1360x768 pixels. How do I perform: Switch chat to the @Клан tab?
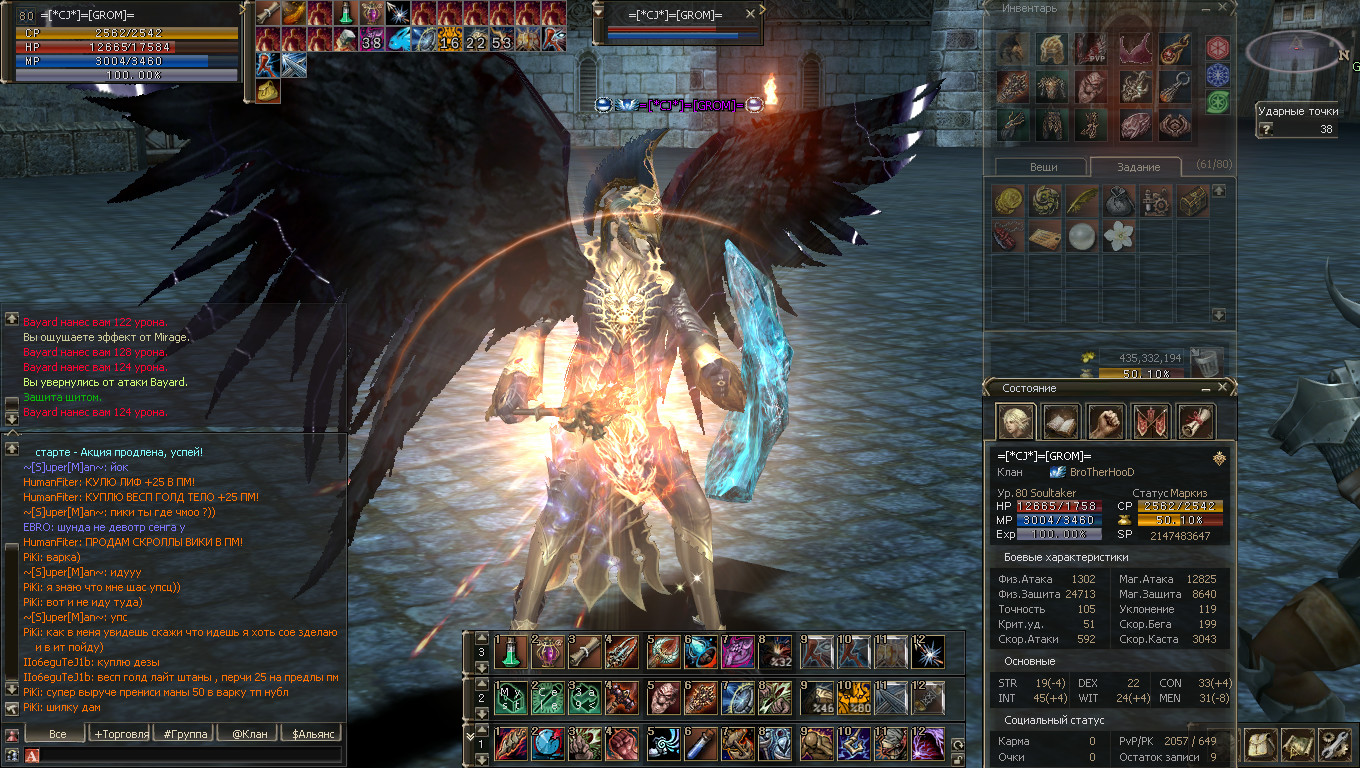[x=249, y=734]
